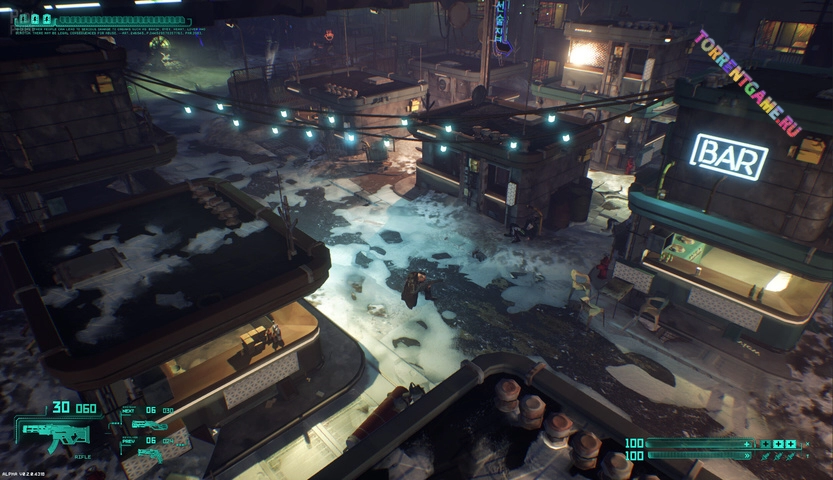This screenshot has width=833, height=480.
Task: Switch to the NEXT weapon slot
Action: 149,424
